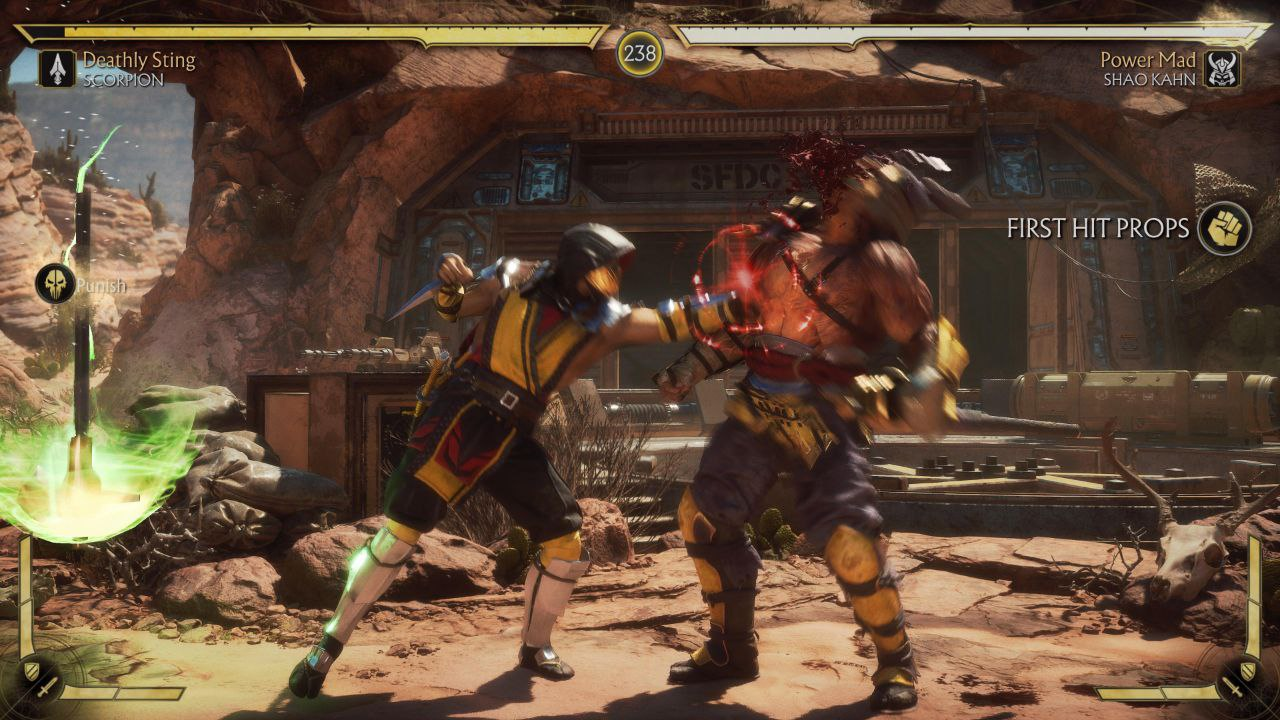The width and height of the screenshot is (1280, 720).
Task: Select the Punish skull icon
Action: (x=54, y=285)
